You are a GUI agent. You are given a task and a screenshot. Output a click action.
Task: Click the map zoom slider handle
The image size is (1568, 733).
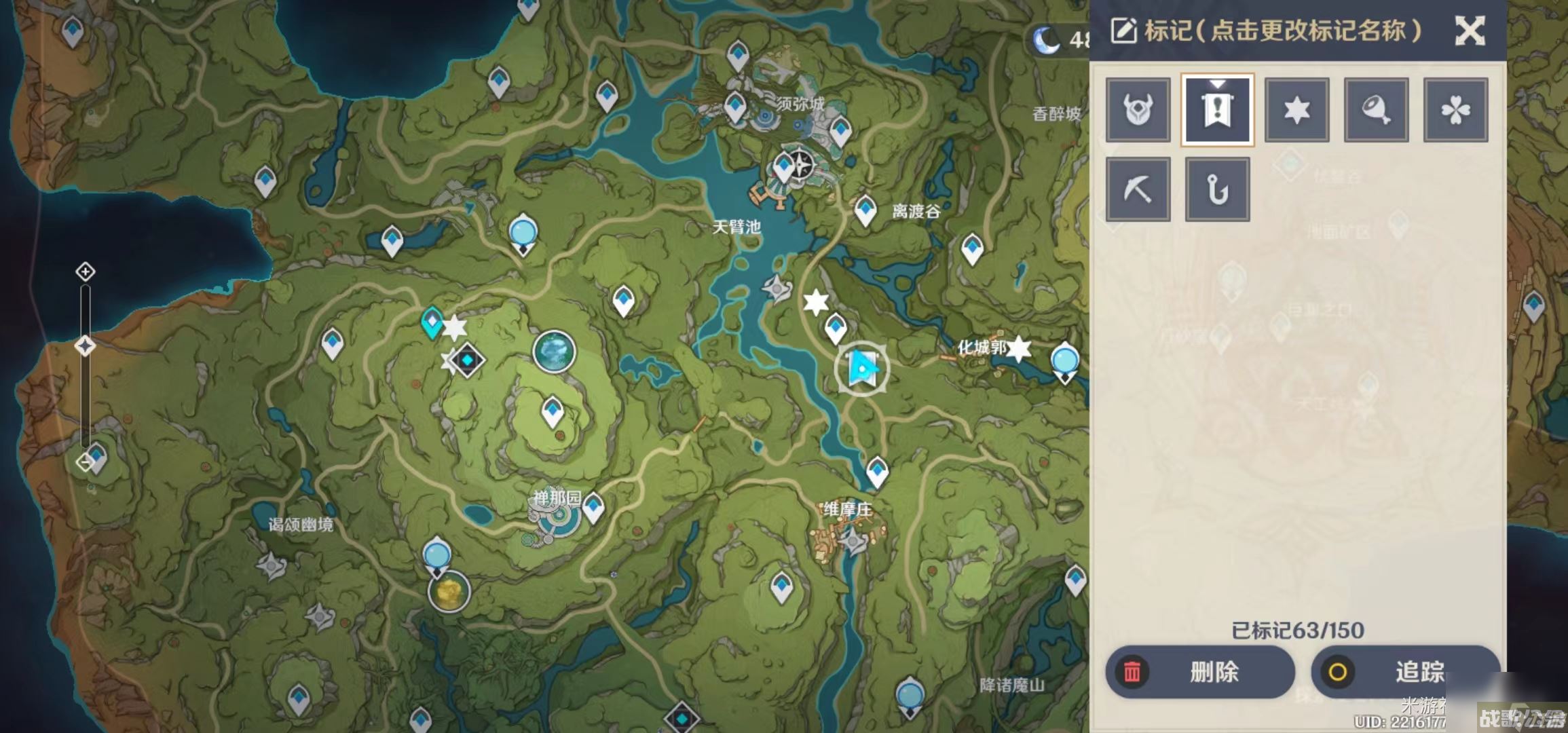pyautogui.click(x=85, y=346)
